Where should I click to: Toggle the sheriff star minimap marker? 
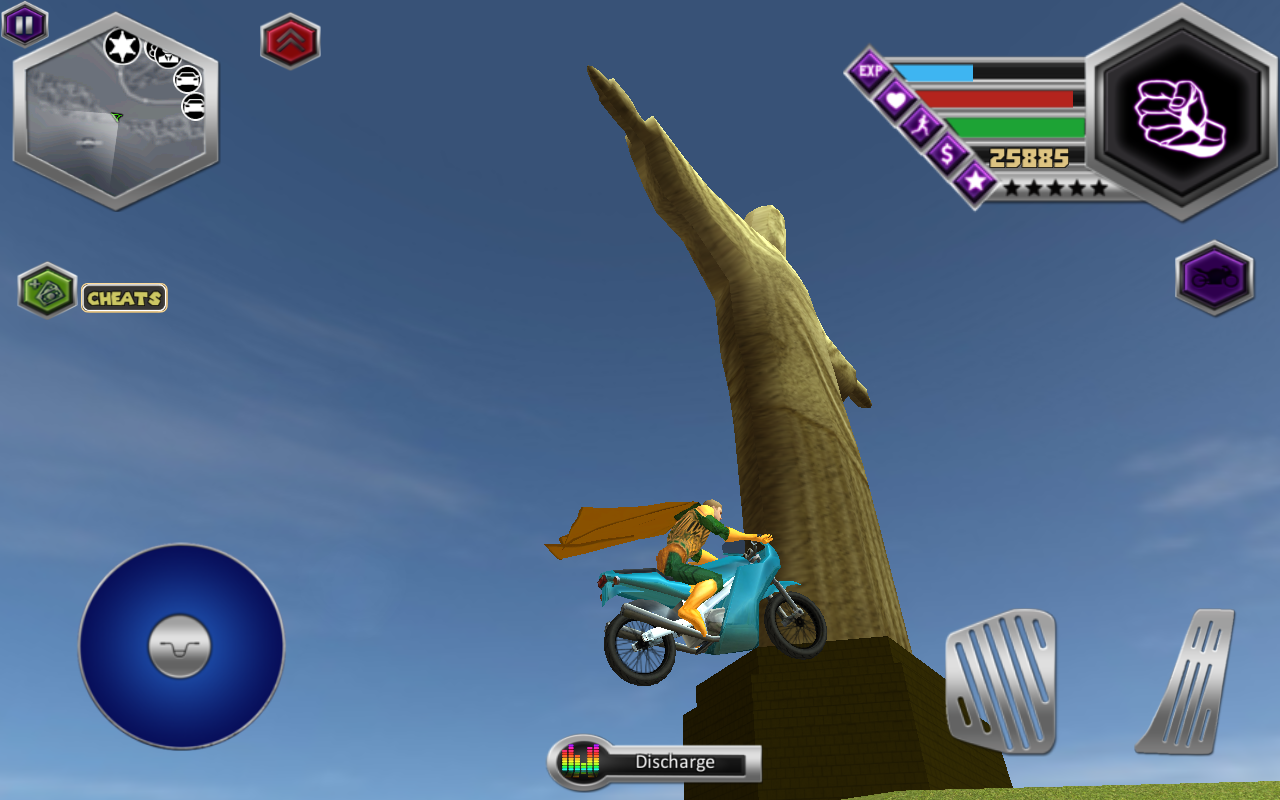click(122, 47)
